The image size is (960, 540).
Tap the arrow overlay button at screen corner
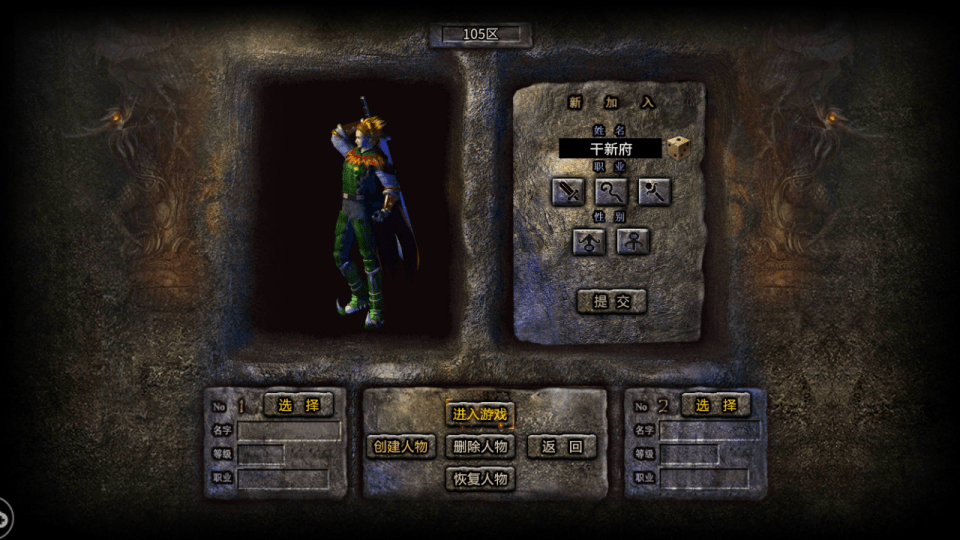(x=4, y=519)
